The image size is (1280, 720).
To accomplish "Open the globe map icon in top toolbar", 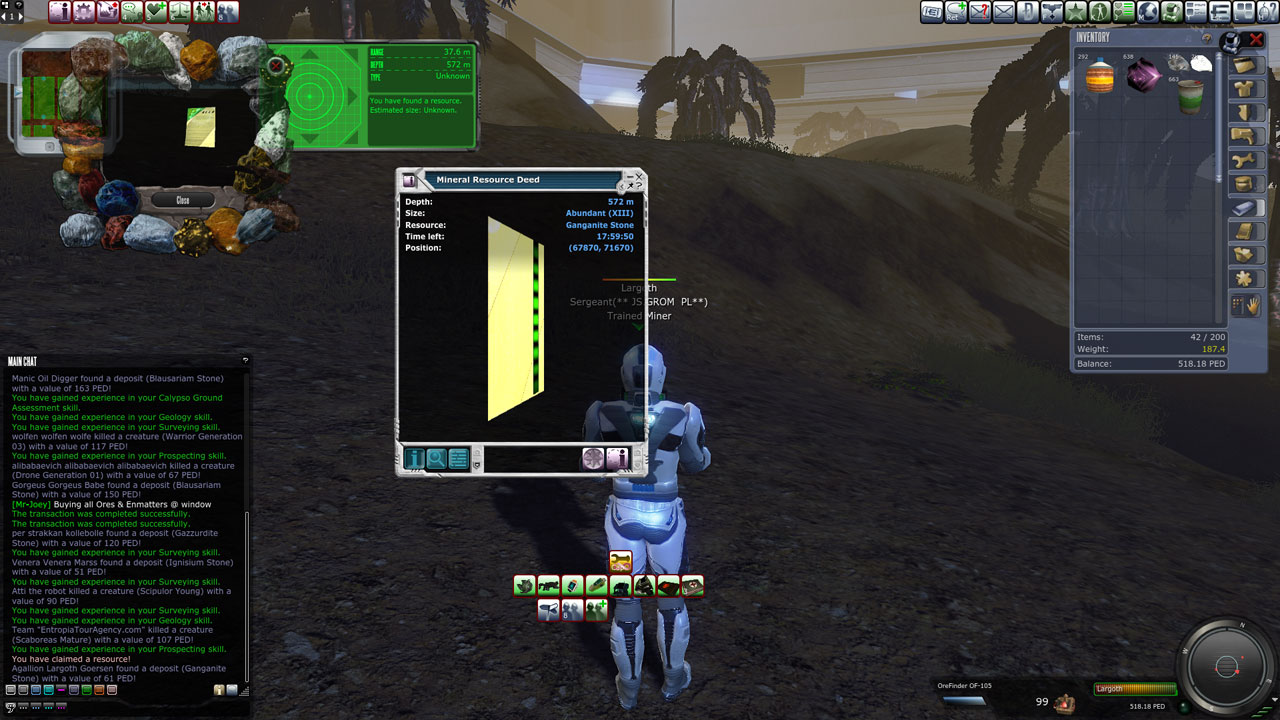I will click(1148, 12).
